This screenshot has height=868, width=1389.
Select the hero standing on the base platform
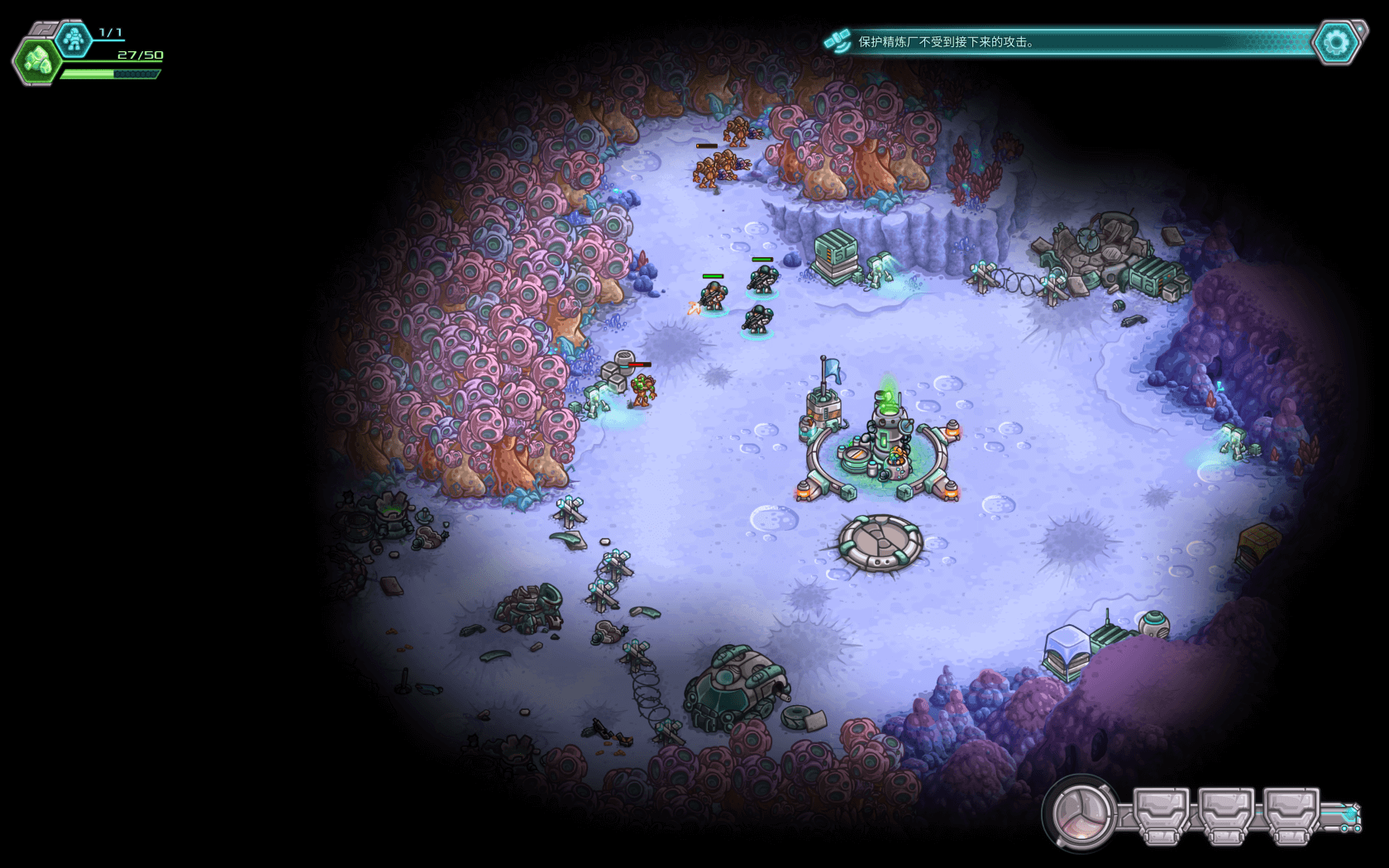pos(895,459)
